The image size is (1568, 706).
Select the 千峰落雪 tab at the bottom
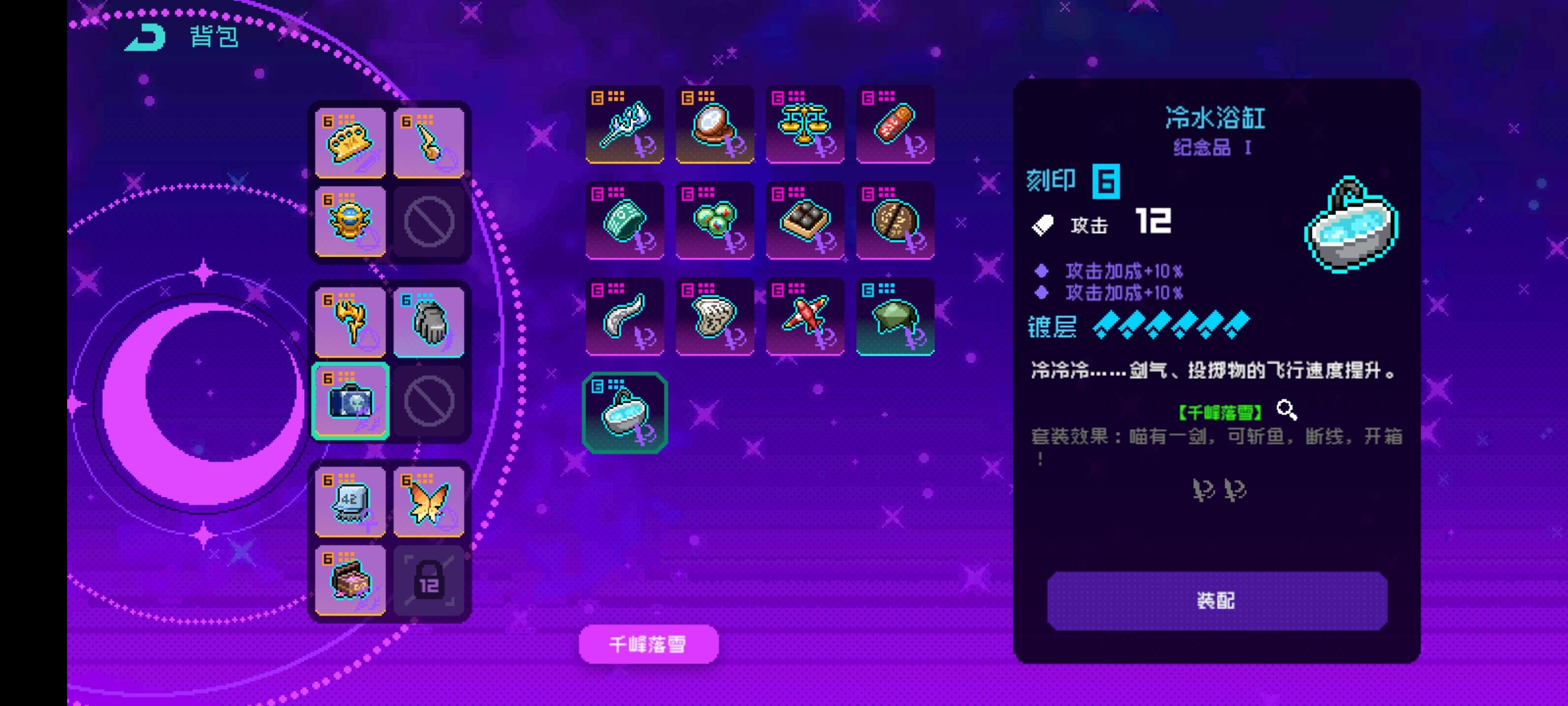click(x=647, y=643)
